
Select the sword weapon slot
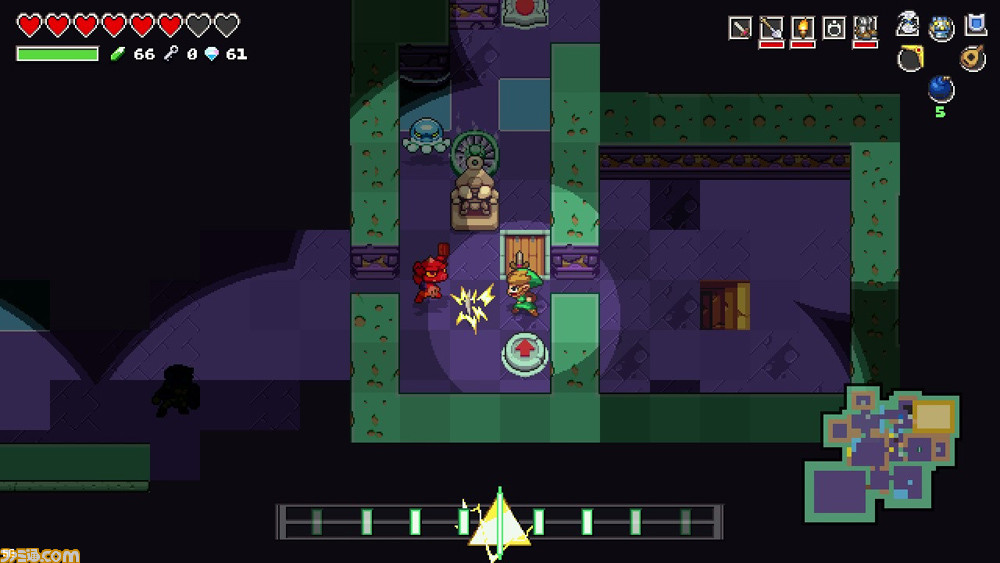[740, 28]
